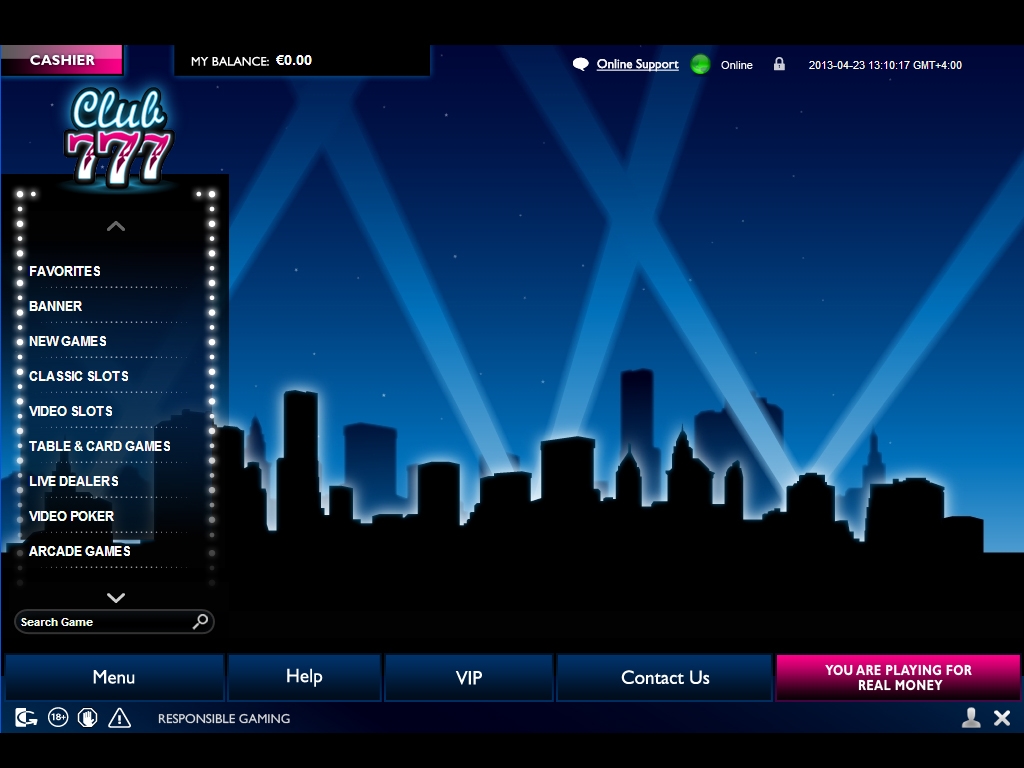Close the casino with the X icon
1024x768 pixels.
click(1002, 717)
